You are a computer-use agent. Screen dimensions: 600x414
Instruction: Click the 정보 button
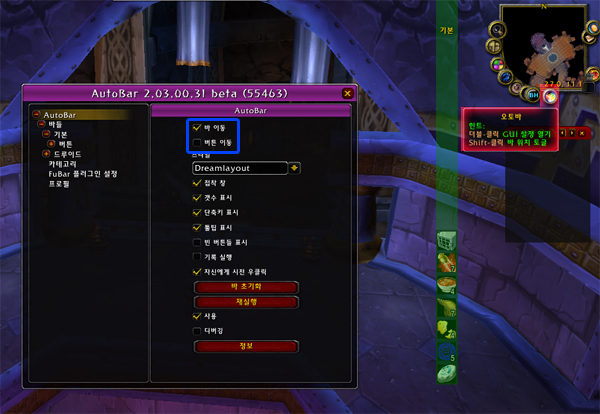(246, 346)
